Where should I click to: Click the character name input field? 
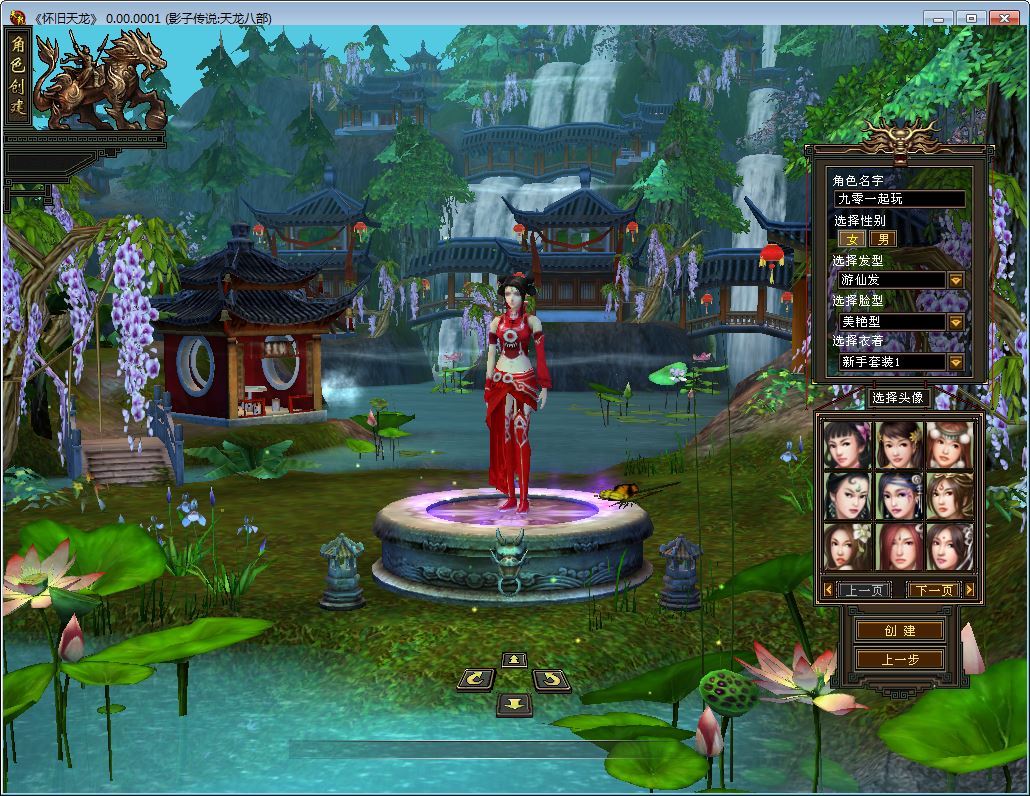(x=899, y=199)
